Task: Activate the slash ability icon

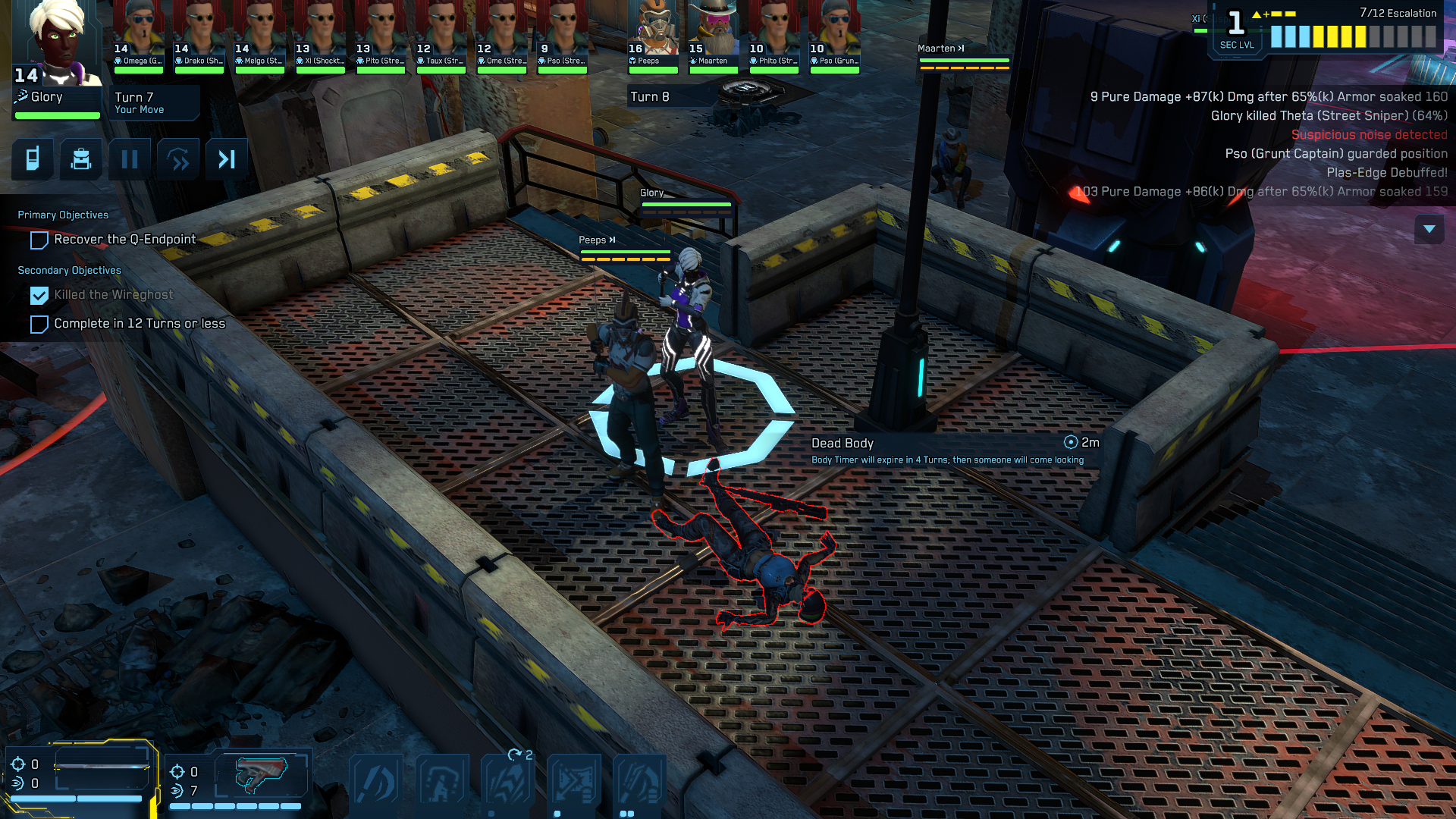Action: 377,781
